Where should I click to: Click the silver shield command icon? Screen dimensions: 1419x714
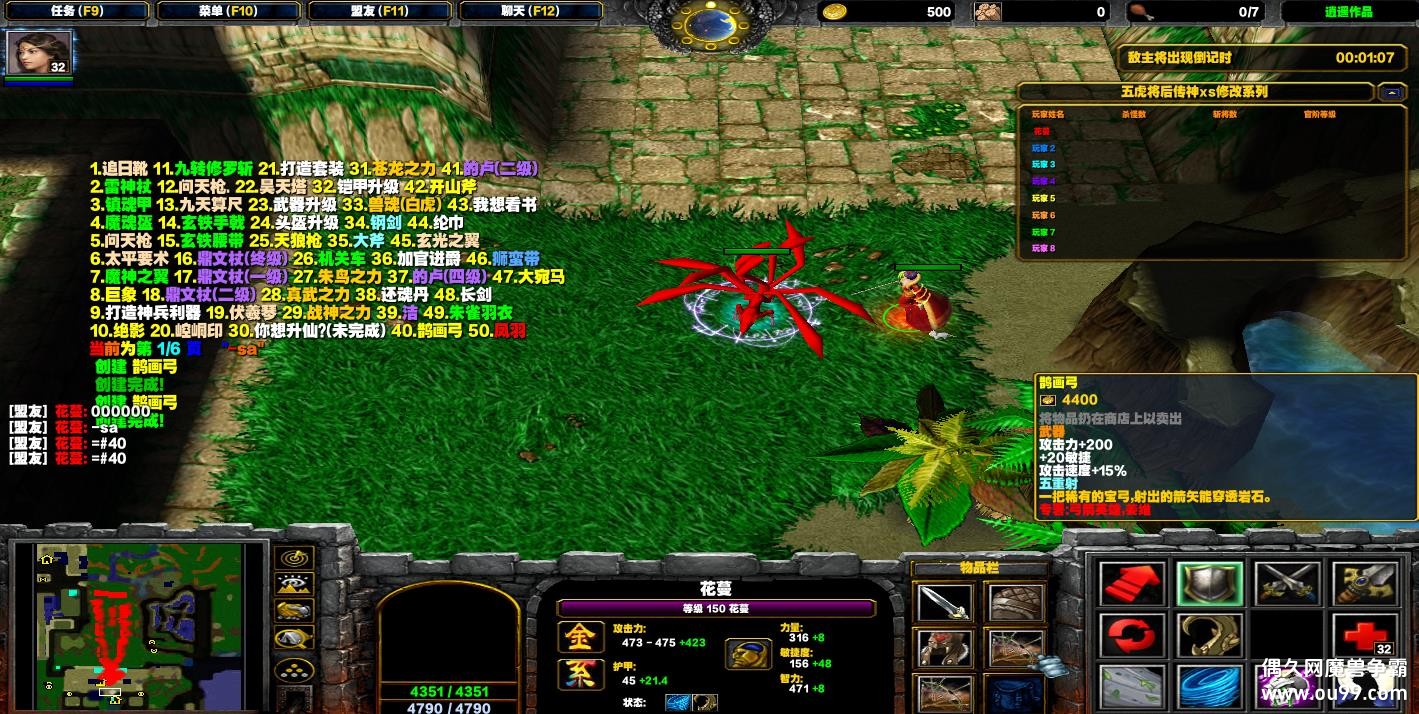1209,585
